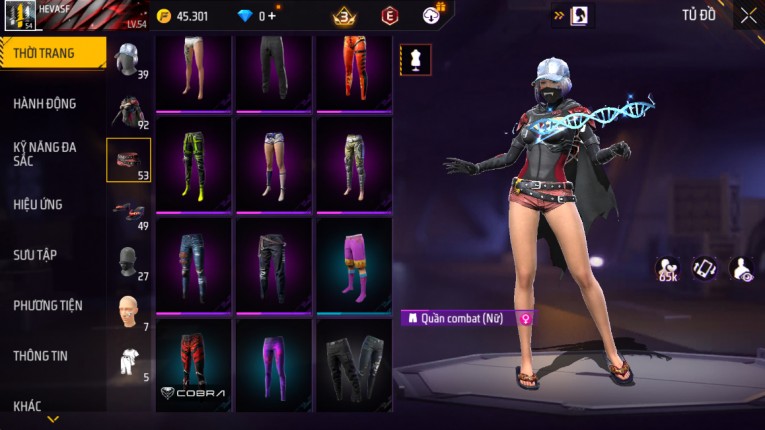Open the Phương Tiện category

click(48, 305)
